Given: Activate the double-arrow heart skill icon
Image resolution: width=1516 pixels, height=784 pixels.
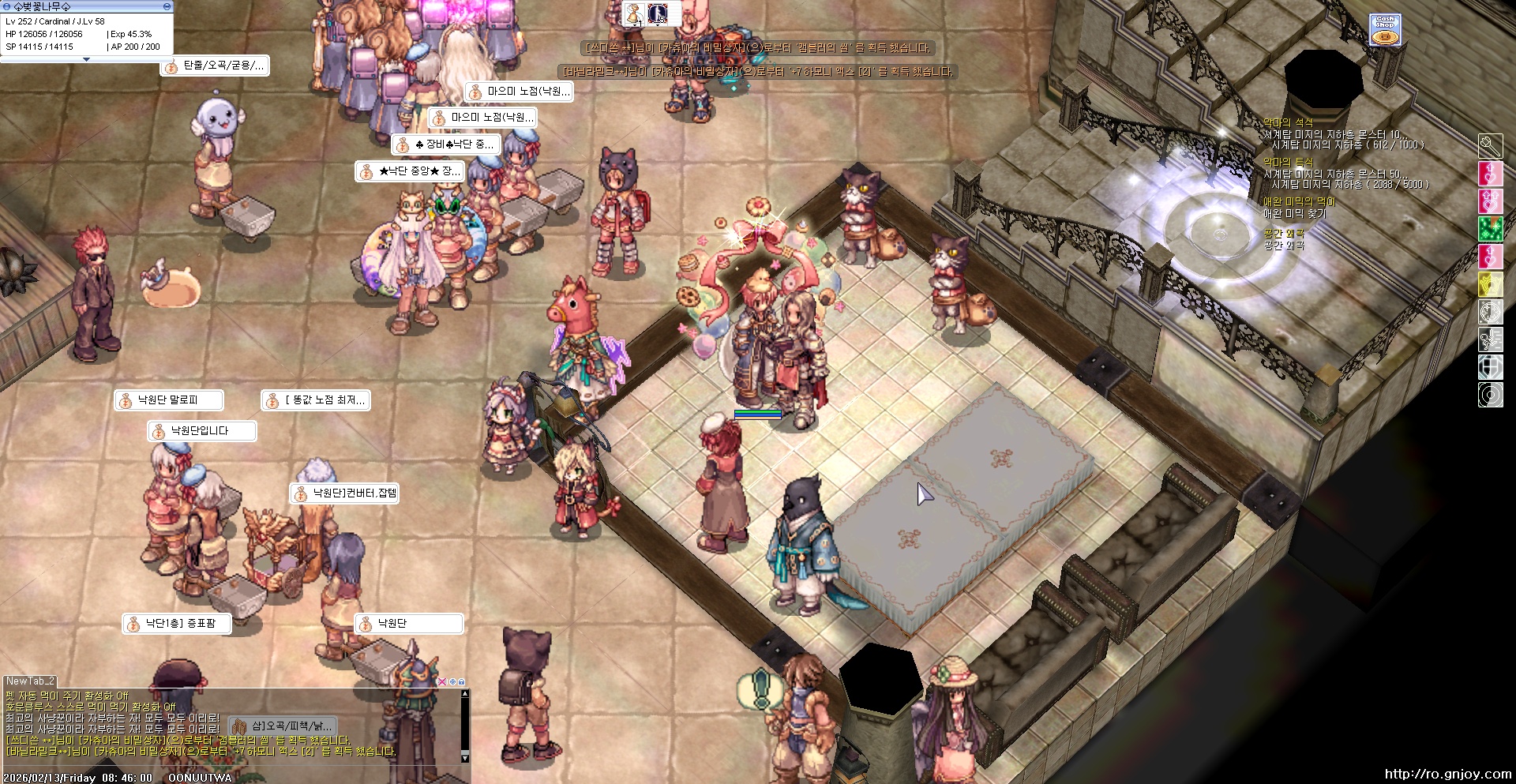Looking at the screenshot, I should (1490, 201).
